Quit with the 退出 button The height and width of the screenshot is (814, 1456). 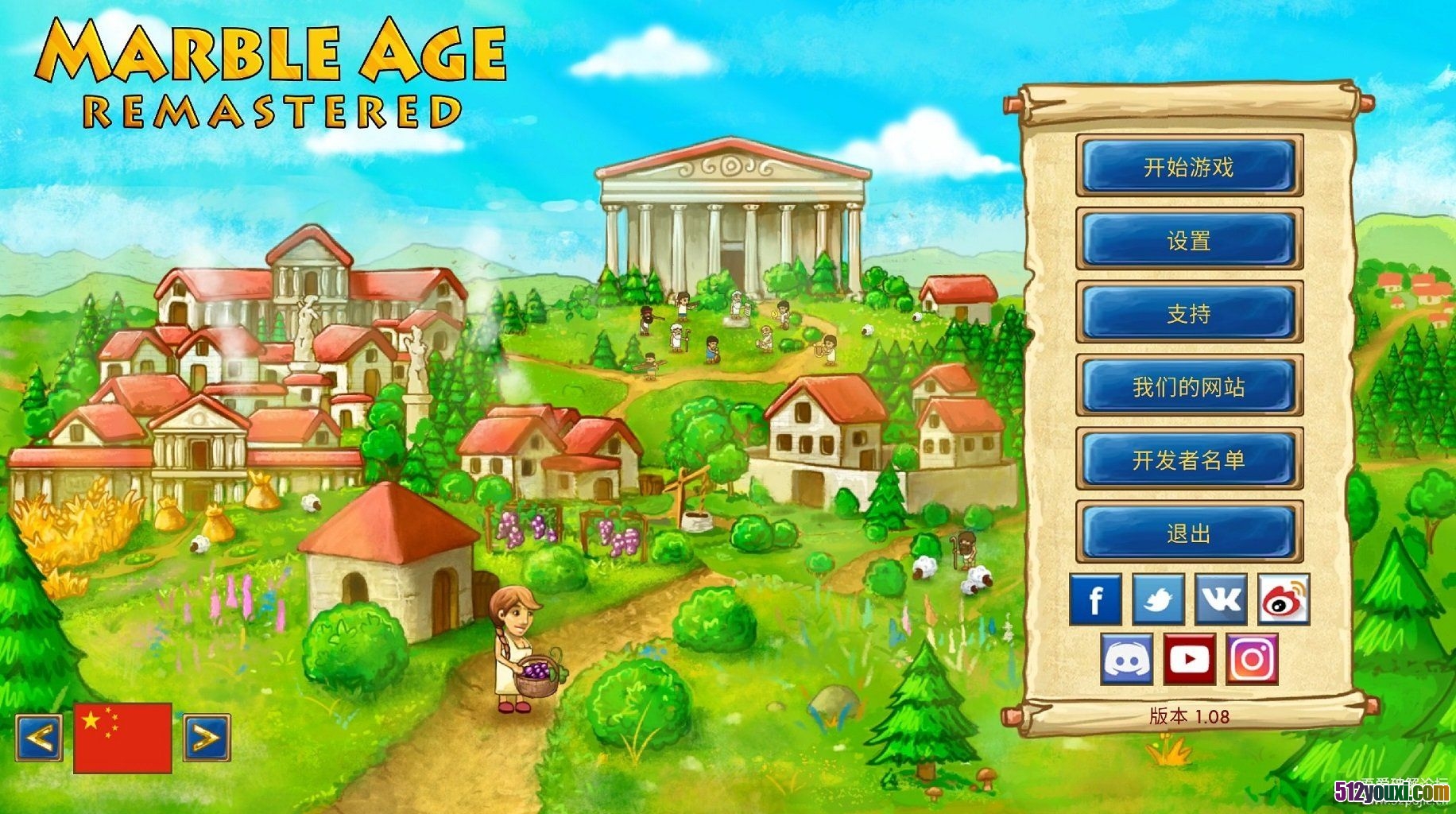point(1189,533)
